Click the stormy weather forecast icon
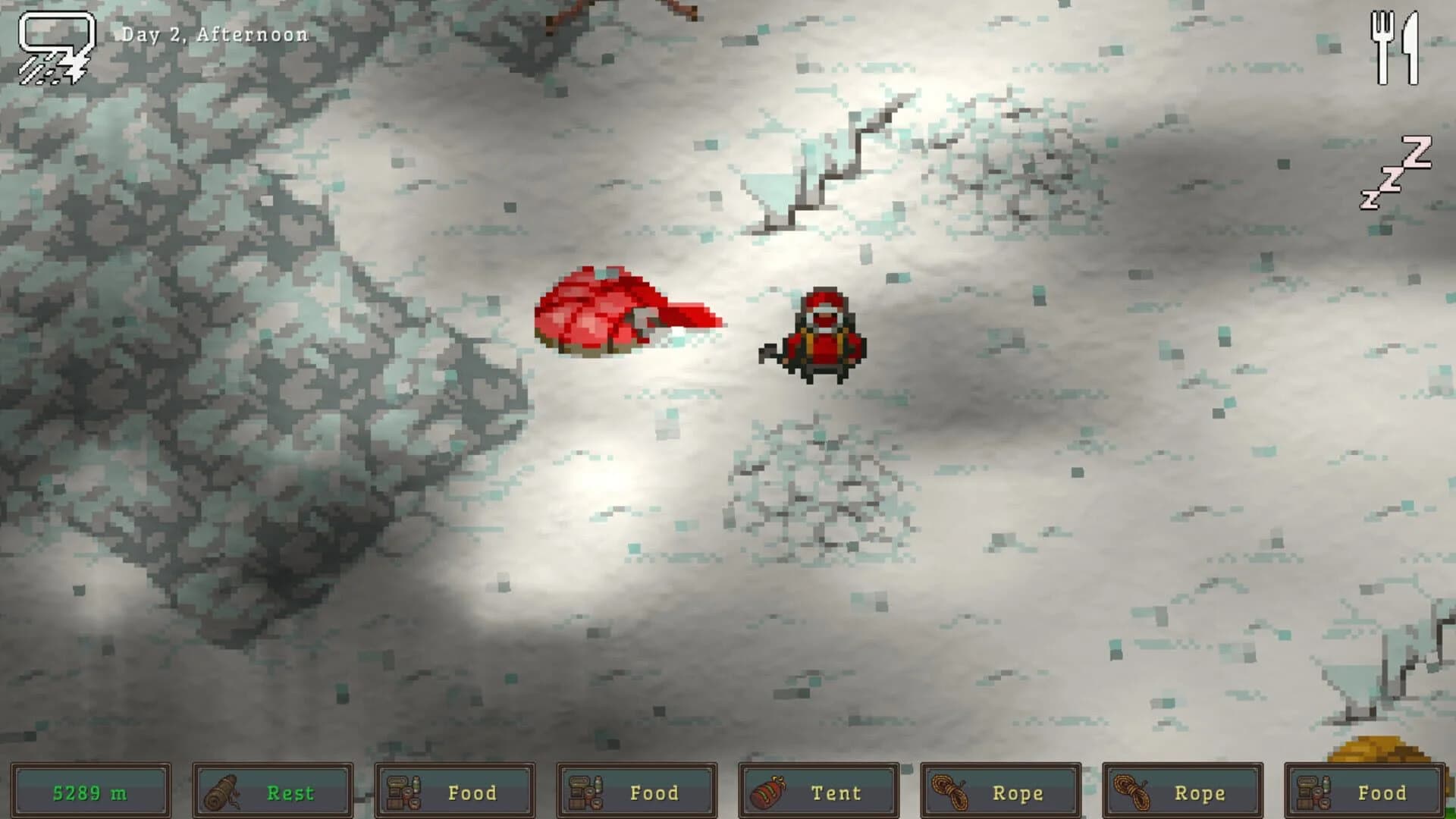 click(x=53, y=45)
